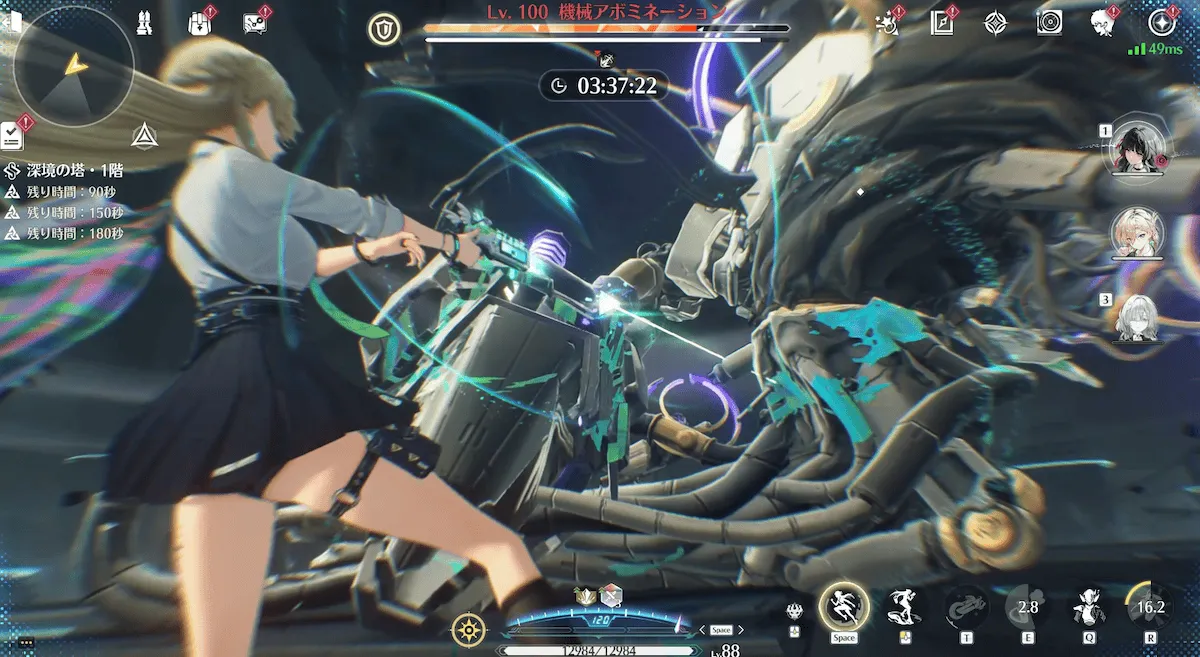
Task: Click the triangle emblem below the minimap
Action: [143, 137]
